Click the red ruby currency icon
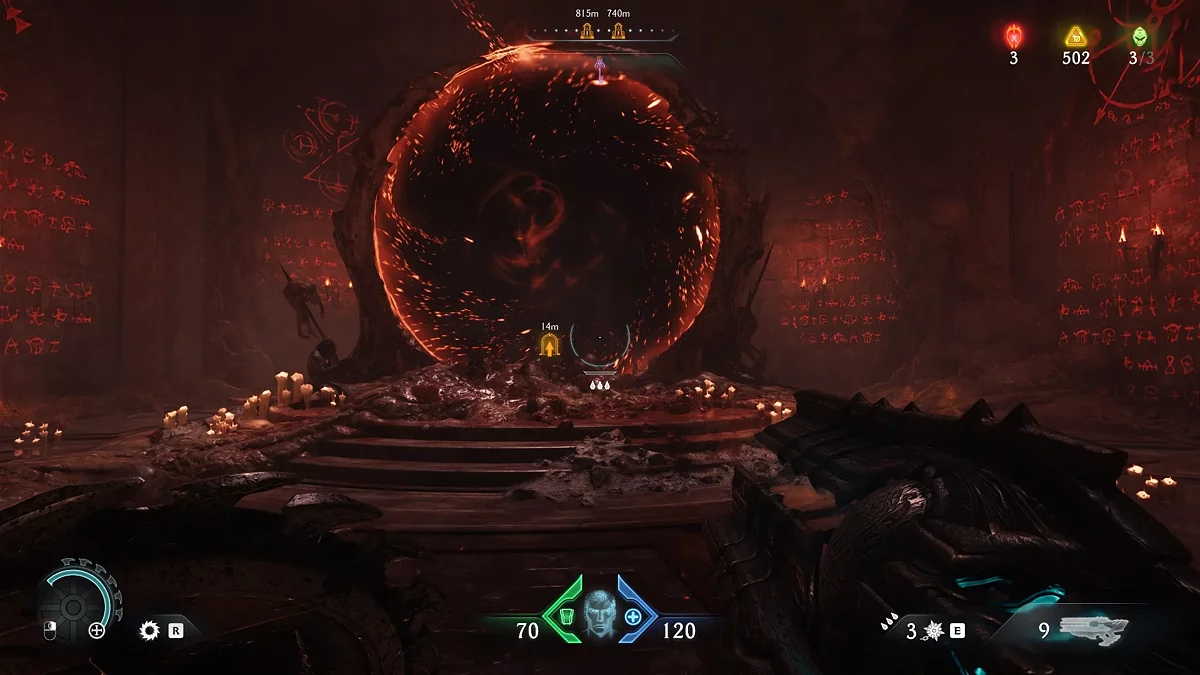Image resolution: width=1200 pixels, height=675 pixels. (x=1013, y=37)
